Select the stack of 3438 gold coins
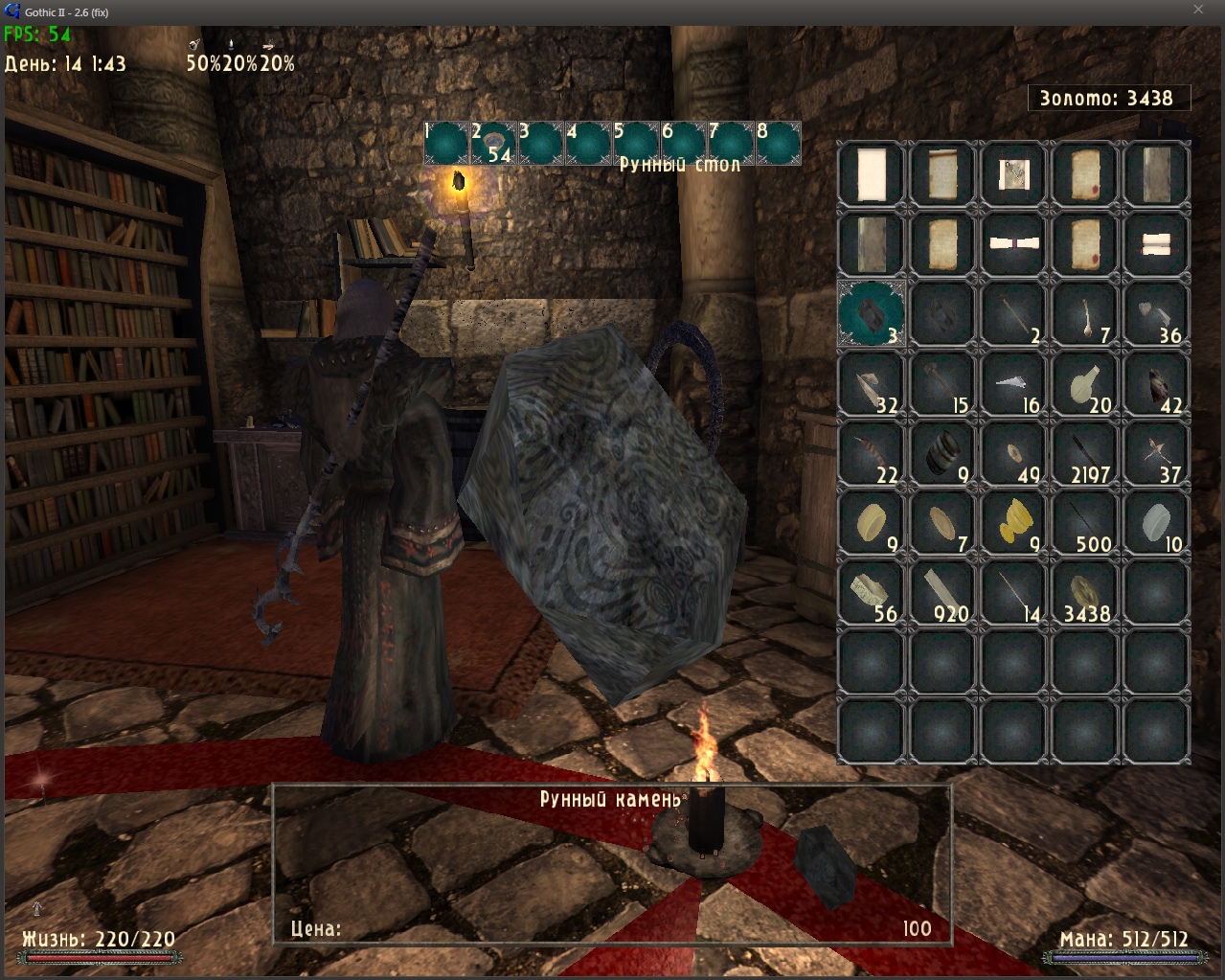1225x980 pixels. (1085, 591)
